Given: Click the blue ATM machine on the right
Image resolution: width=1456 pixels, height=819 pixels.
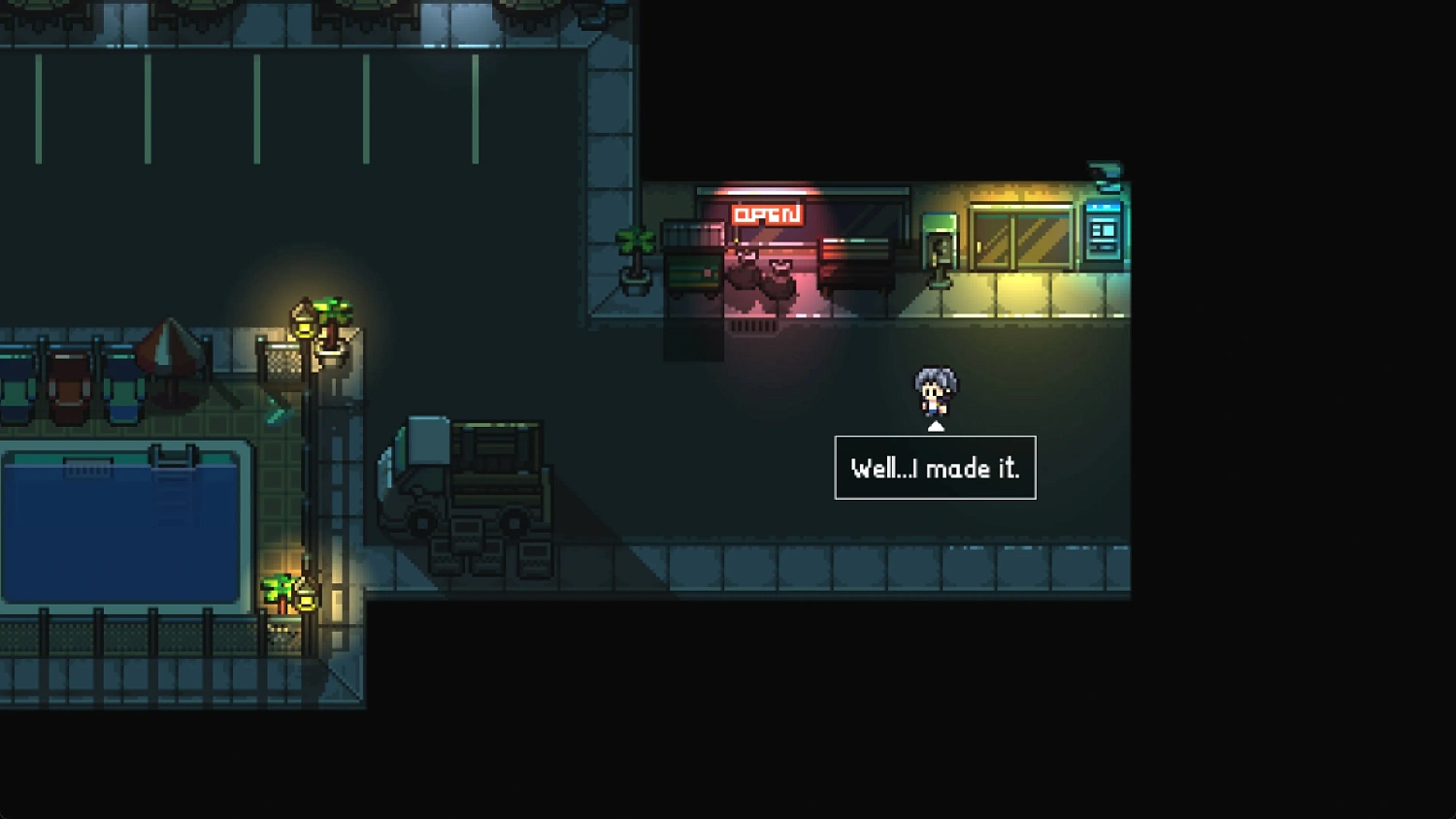Looking at the screenshot, I should tap(1103, 238).
